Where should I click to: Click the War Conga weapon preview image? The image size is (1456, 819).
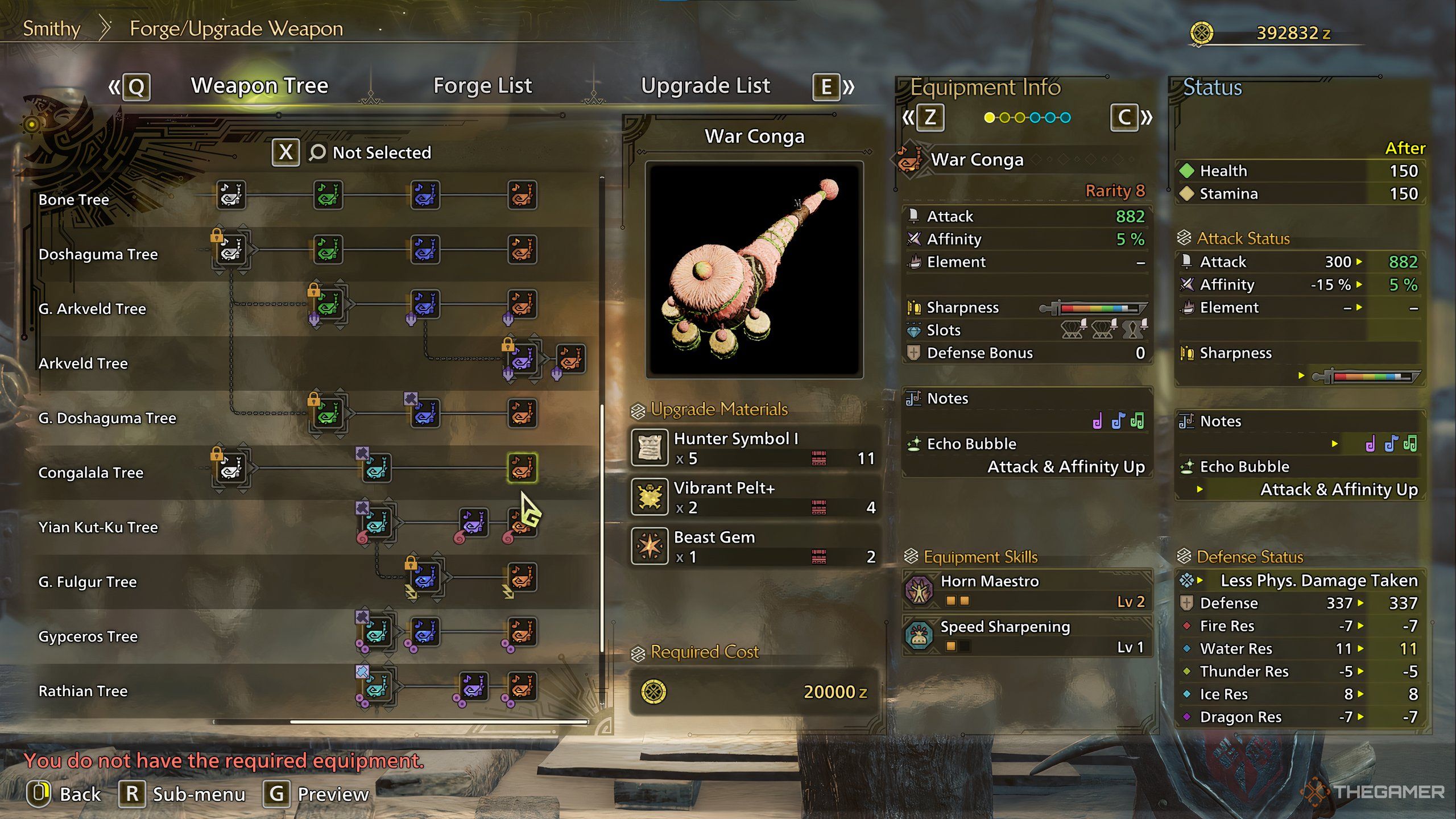pos(754,270)
